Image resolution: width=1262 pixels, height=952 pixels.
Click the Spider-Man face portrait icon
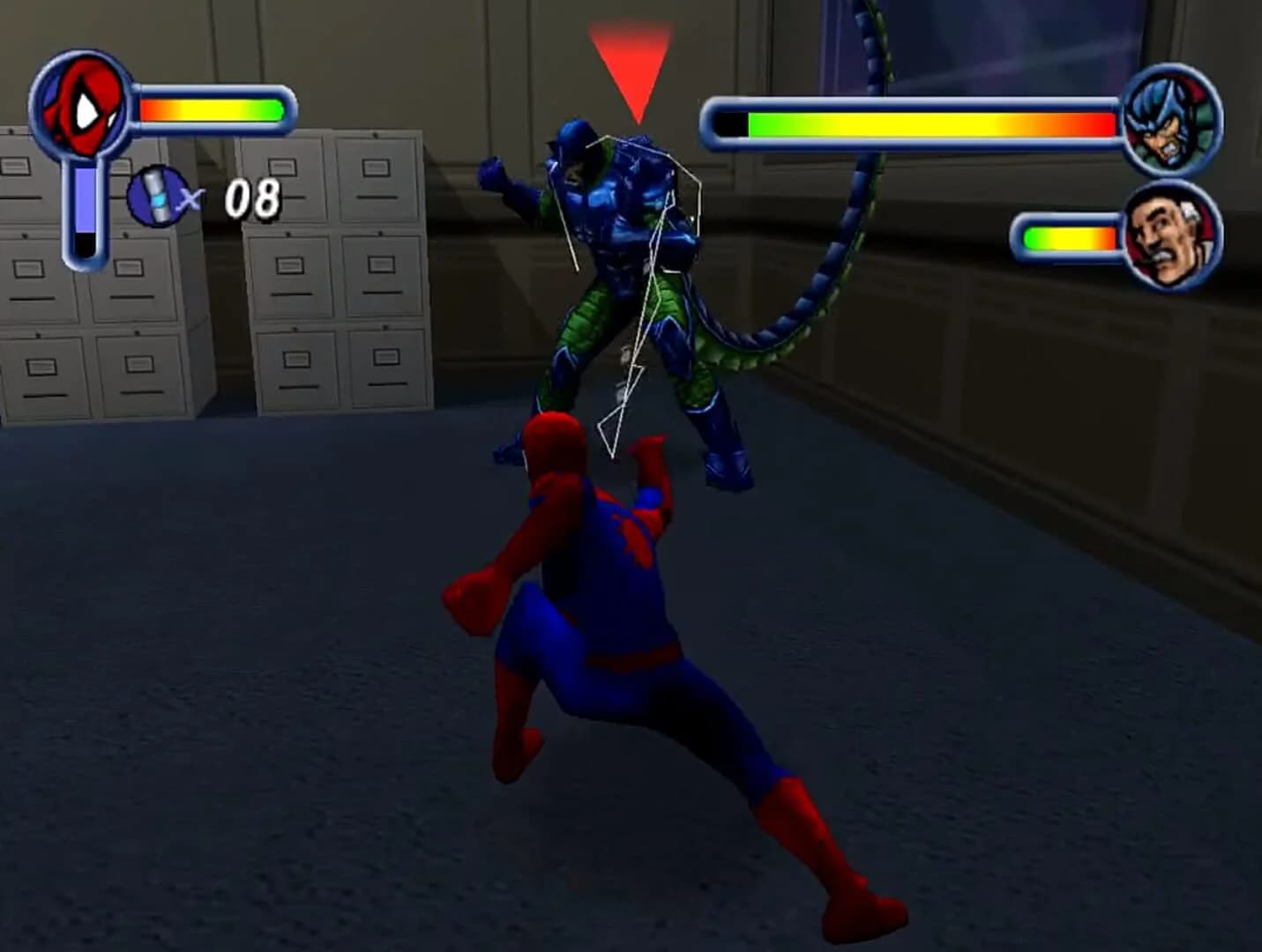tap(84, 106)
